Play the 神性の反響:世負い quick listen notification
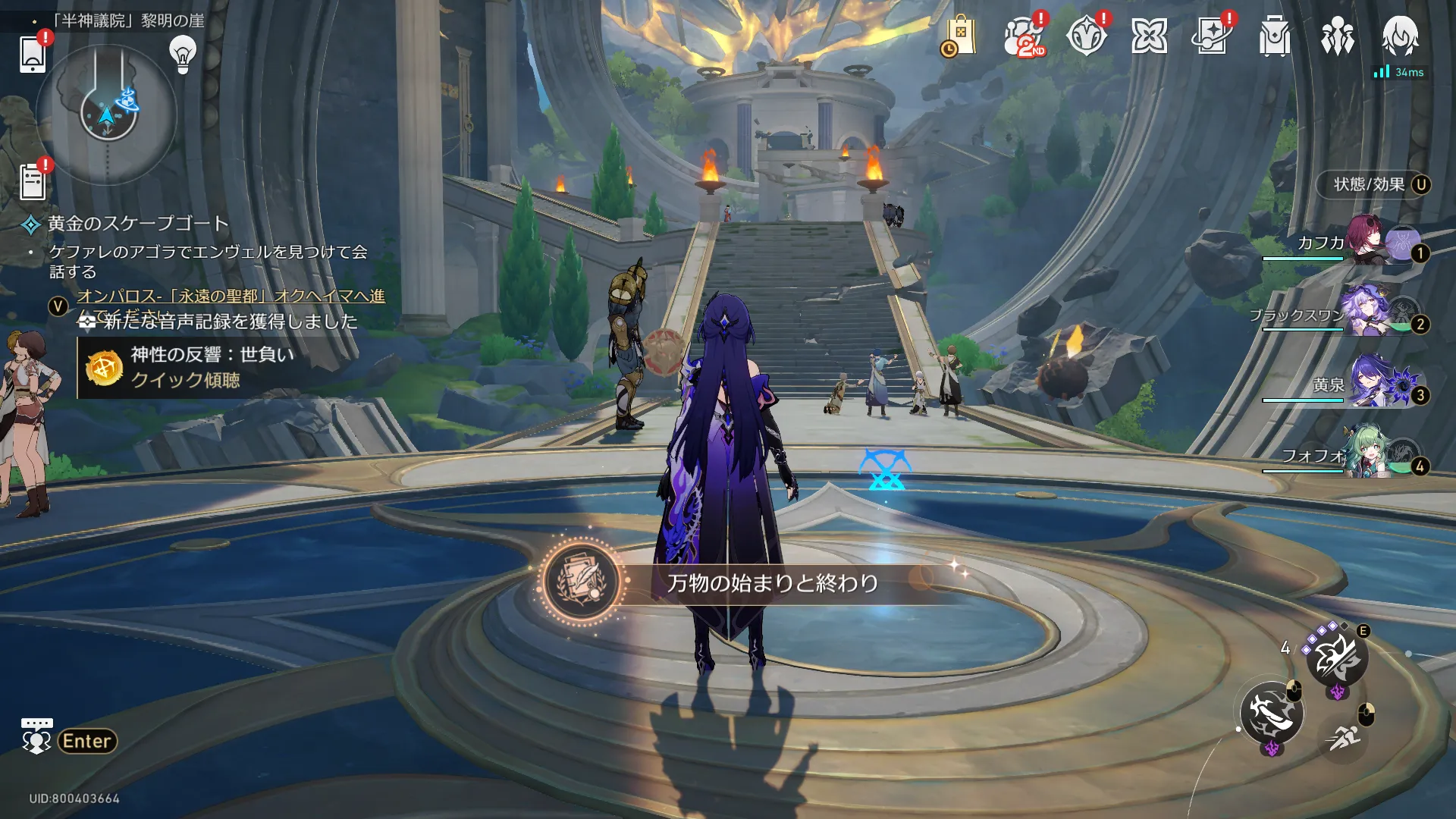This screenshot has height=819, width=1456. (x=186, y=368)
